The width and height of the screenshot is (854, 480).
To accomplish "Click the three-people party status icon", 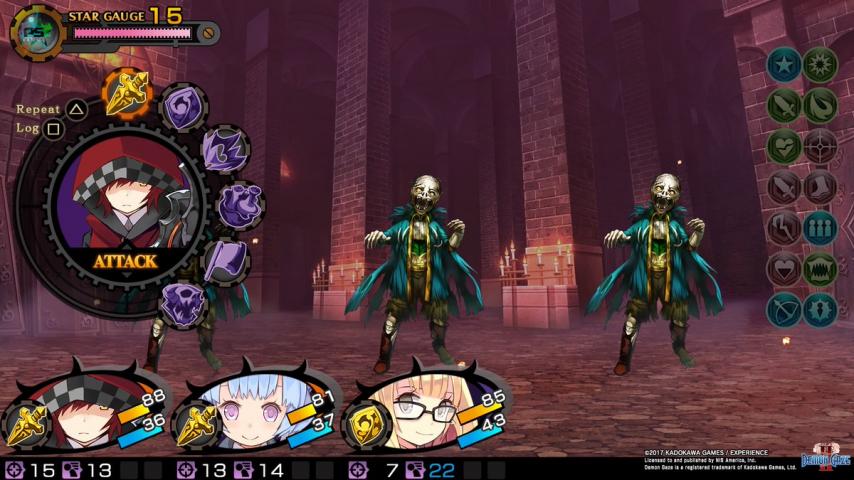I will click(x=820, y=228).
